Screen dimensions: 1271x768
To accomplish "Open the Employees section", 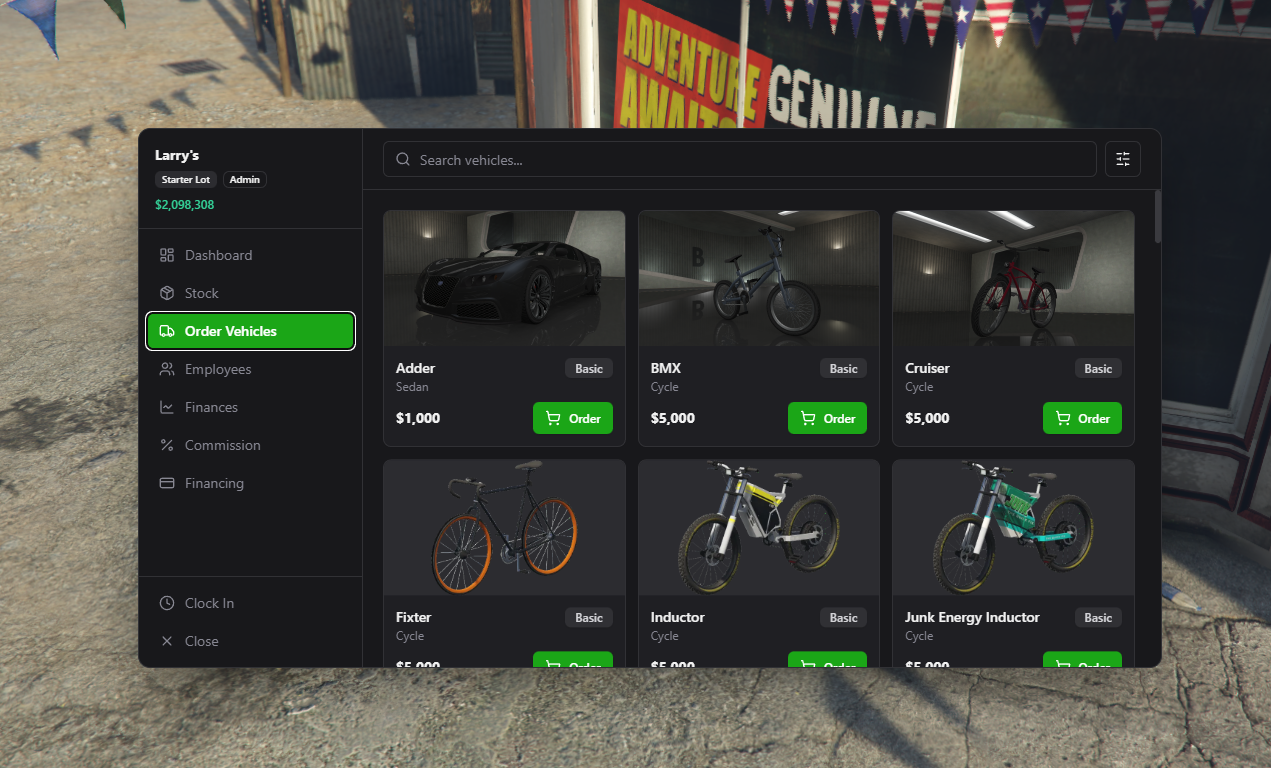I will [x=218, y=369].
